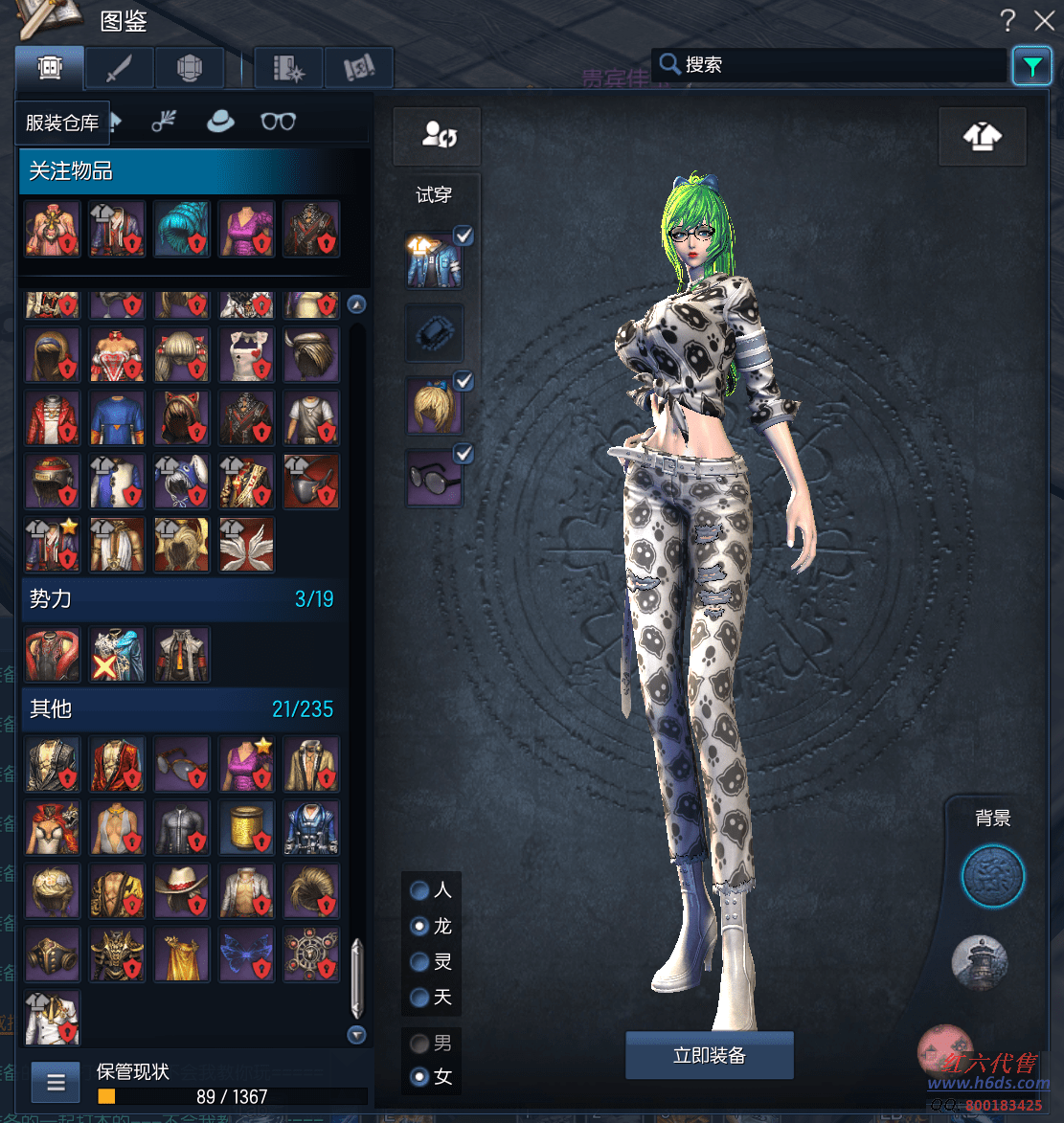Screen dimensions: 1064x1123
Task: Select the 天 race option
Action: [419, 998]
